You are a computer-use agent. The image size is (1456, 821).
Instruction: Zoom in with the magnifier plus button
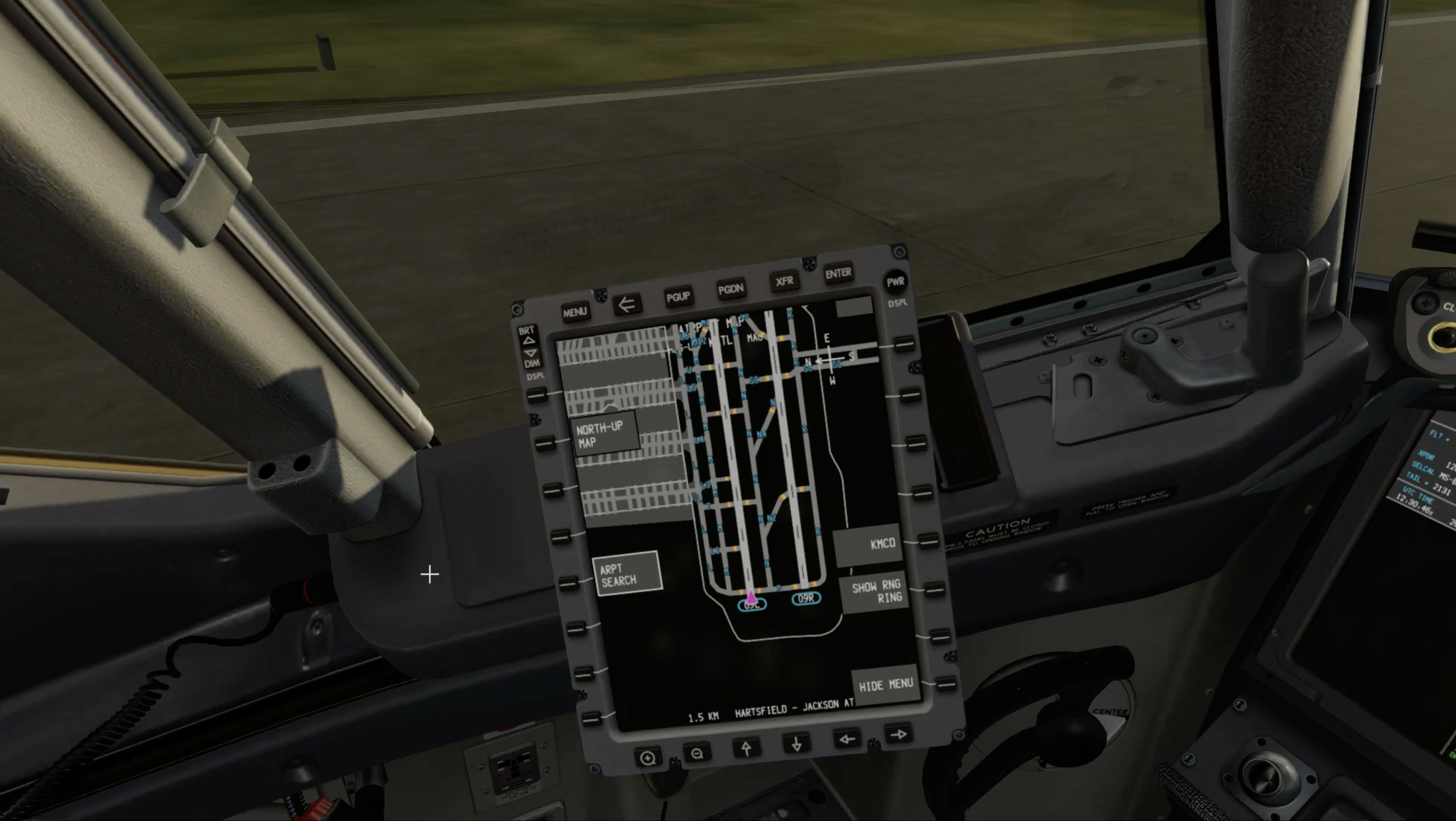pos(648,758)
